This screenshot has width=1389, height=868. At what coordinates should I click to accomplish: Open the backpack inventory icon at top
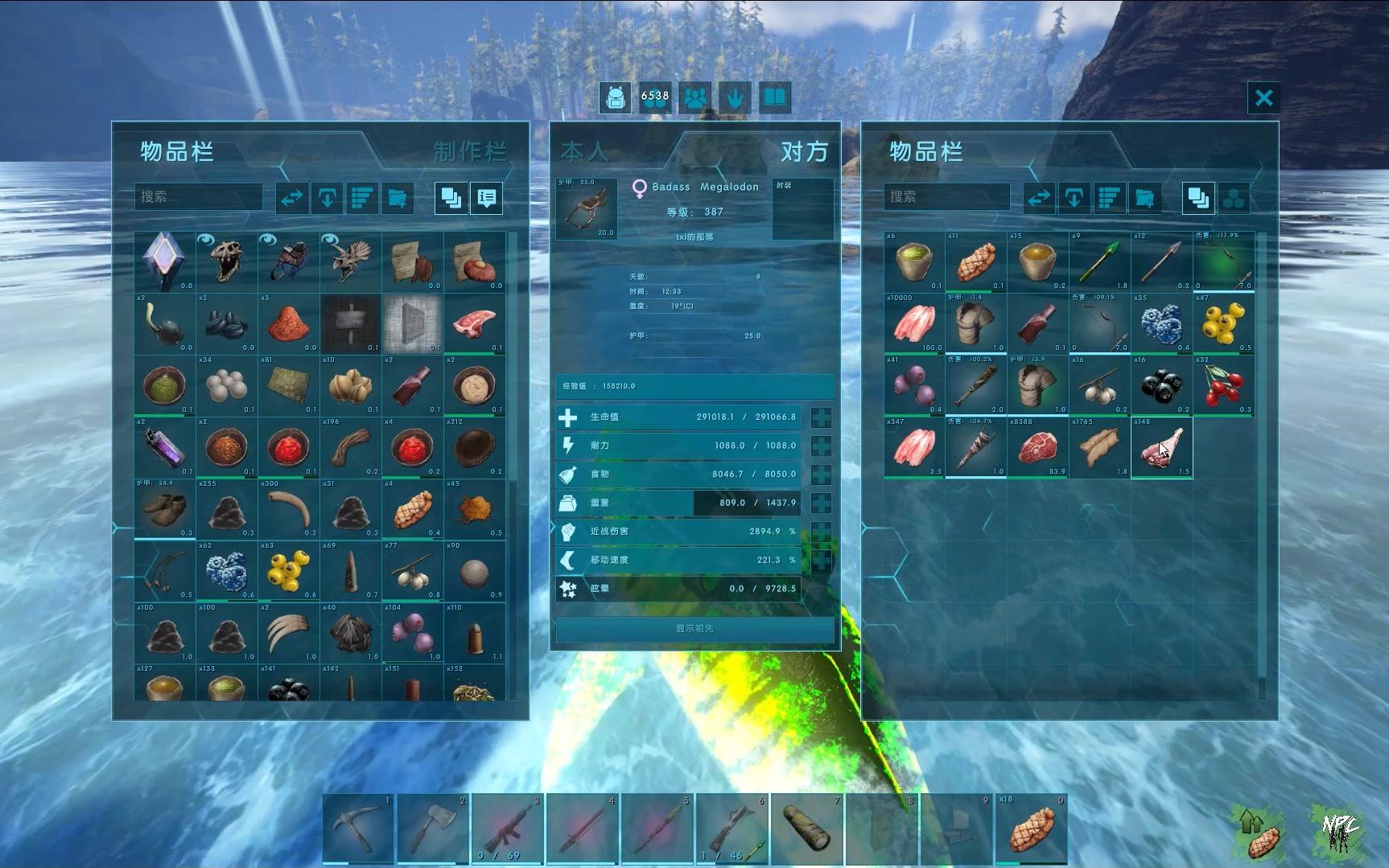click(x=616, y=98)
